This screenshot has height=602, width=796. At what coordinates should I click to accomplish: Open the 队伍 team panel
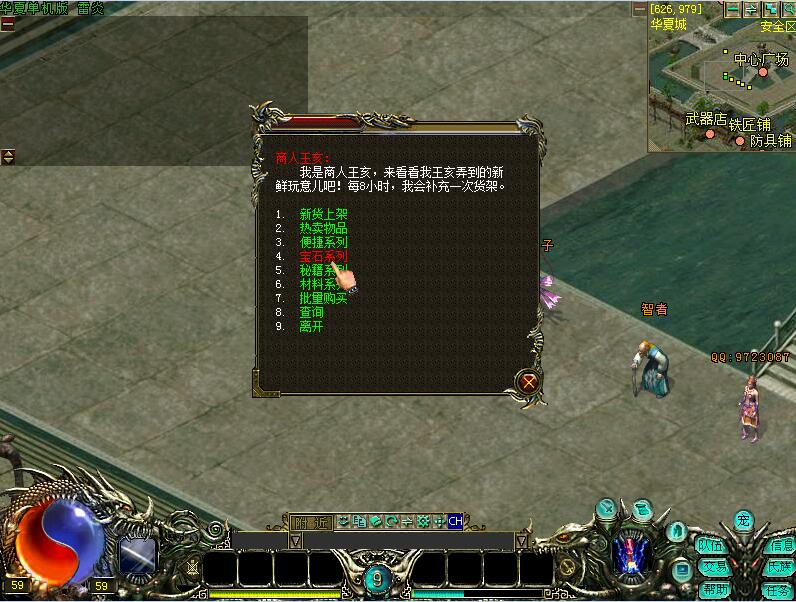coord(712,546)
